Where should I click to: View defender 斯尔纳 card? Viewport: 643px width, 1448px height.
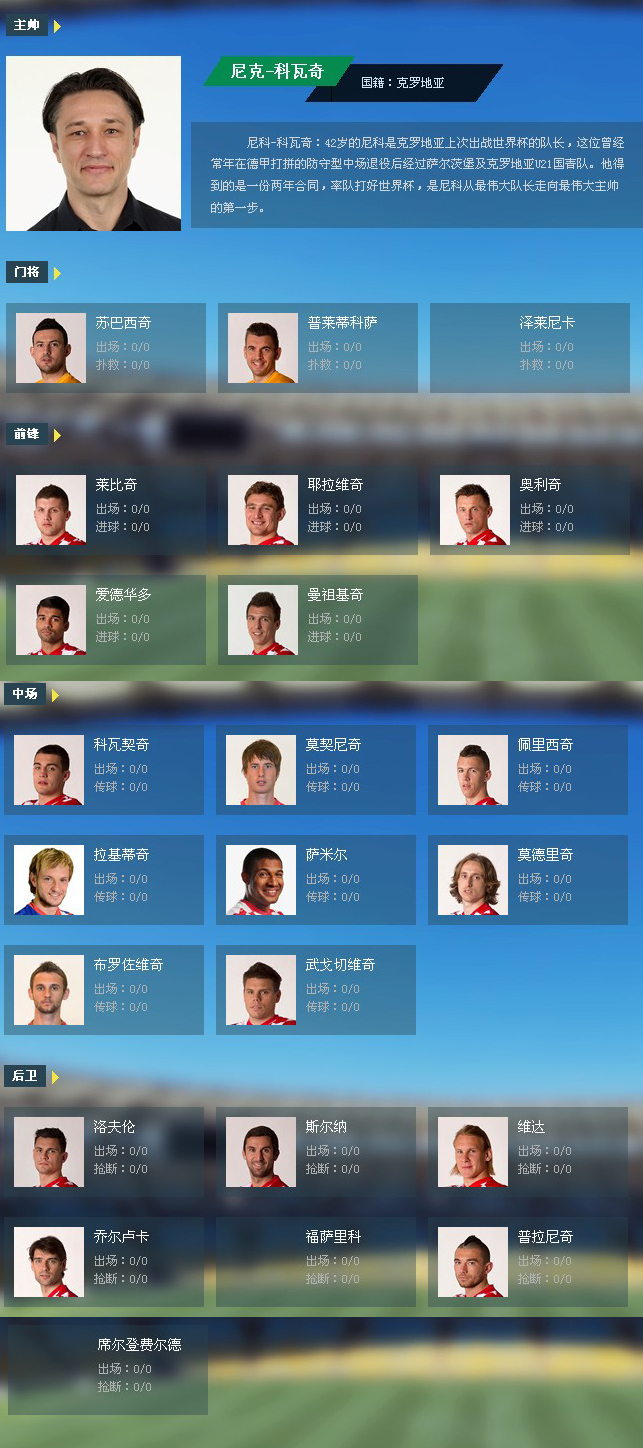316,1152
